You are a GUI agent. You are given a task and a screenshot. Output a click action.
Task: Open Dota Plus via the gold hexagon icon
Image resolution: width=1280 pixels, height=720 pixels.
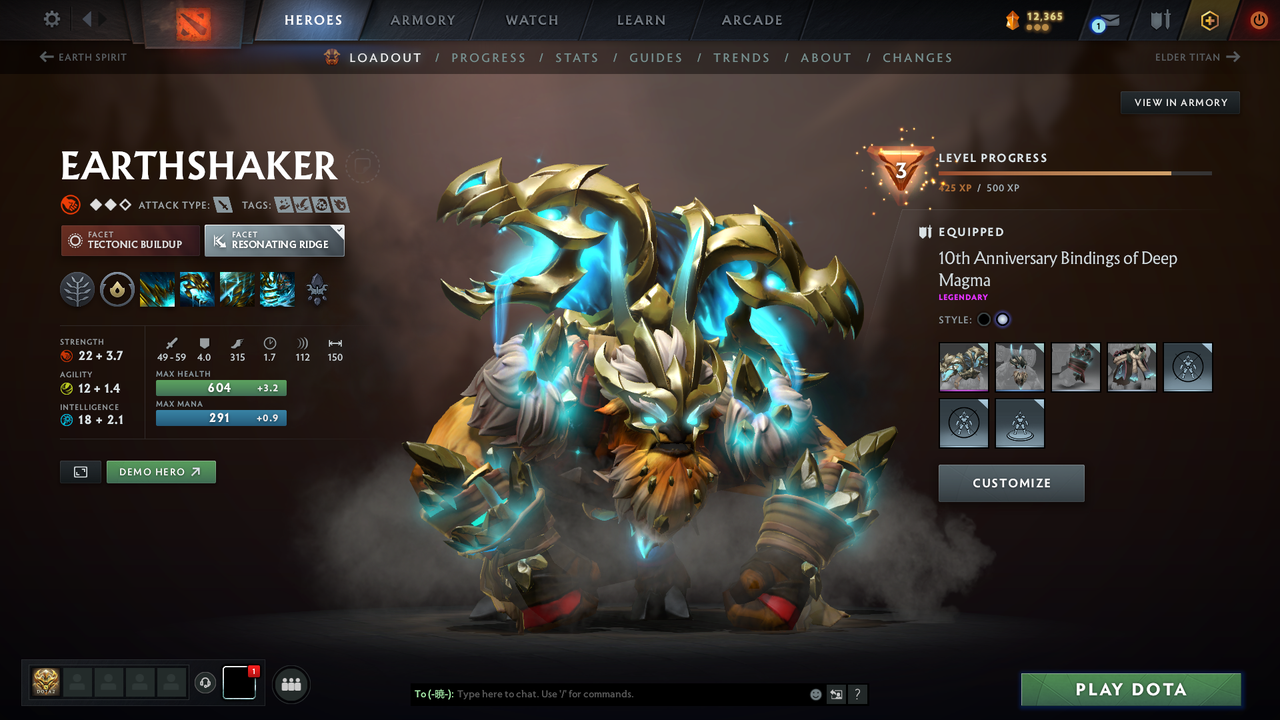pos(1209,19)
